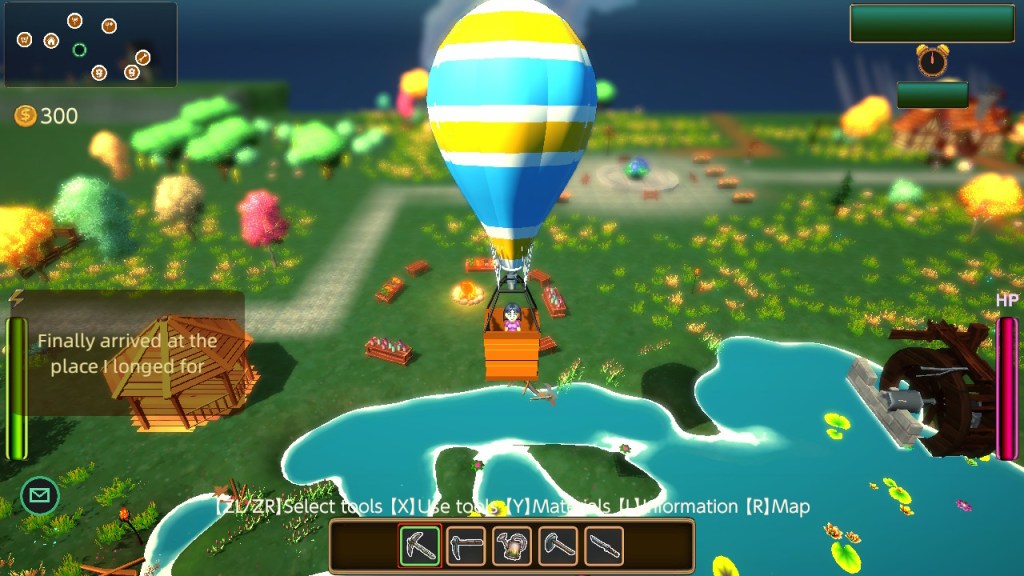Select the knife tool slot
Viewport: 1024px width, 576px height.
pyautogui.click(x=604, y=546)
